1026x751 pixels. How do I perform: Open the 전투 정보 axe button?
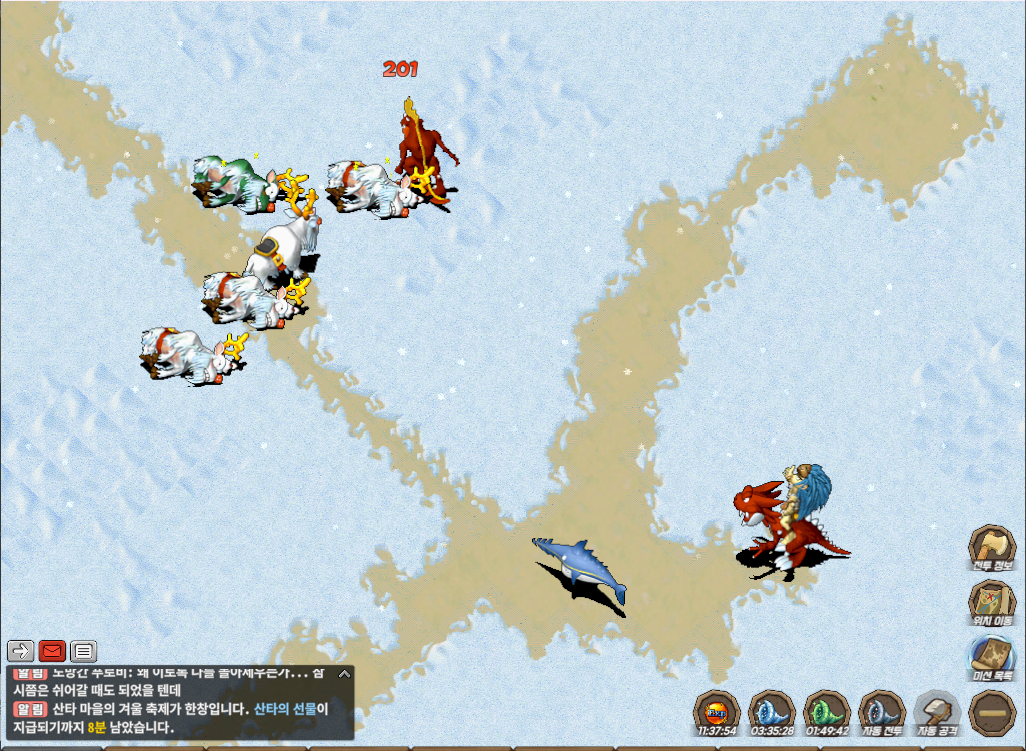[x=991, y=546]
